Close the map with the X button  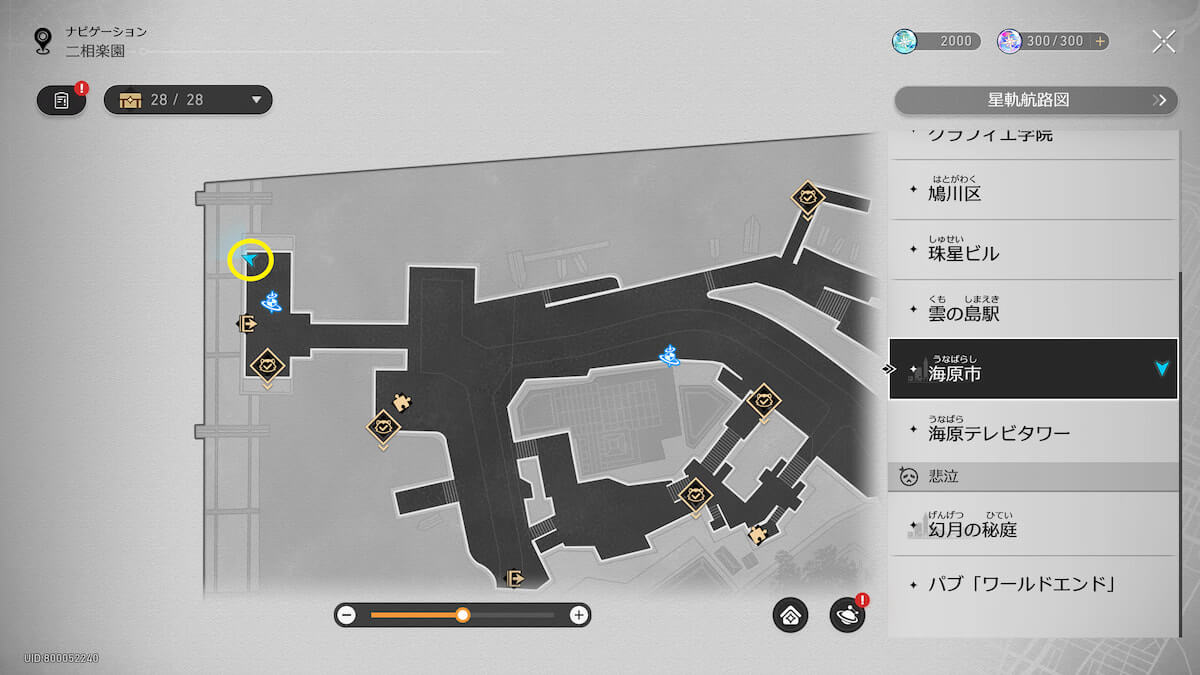(1163, 41)
